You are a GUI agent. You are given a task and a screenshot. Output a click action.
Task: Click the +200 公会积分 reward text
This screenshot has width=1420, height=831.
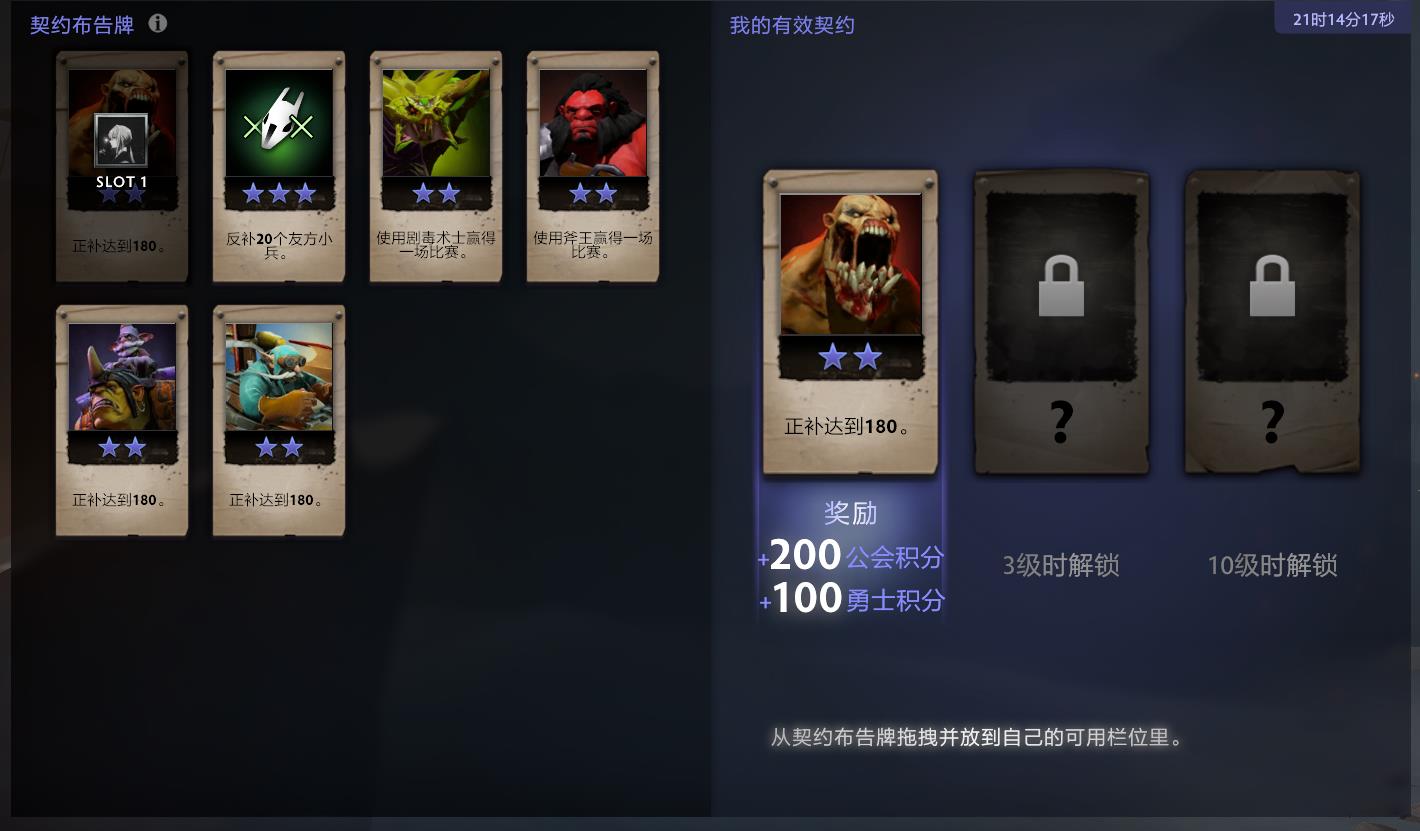pos(850,555)
